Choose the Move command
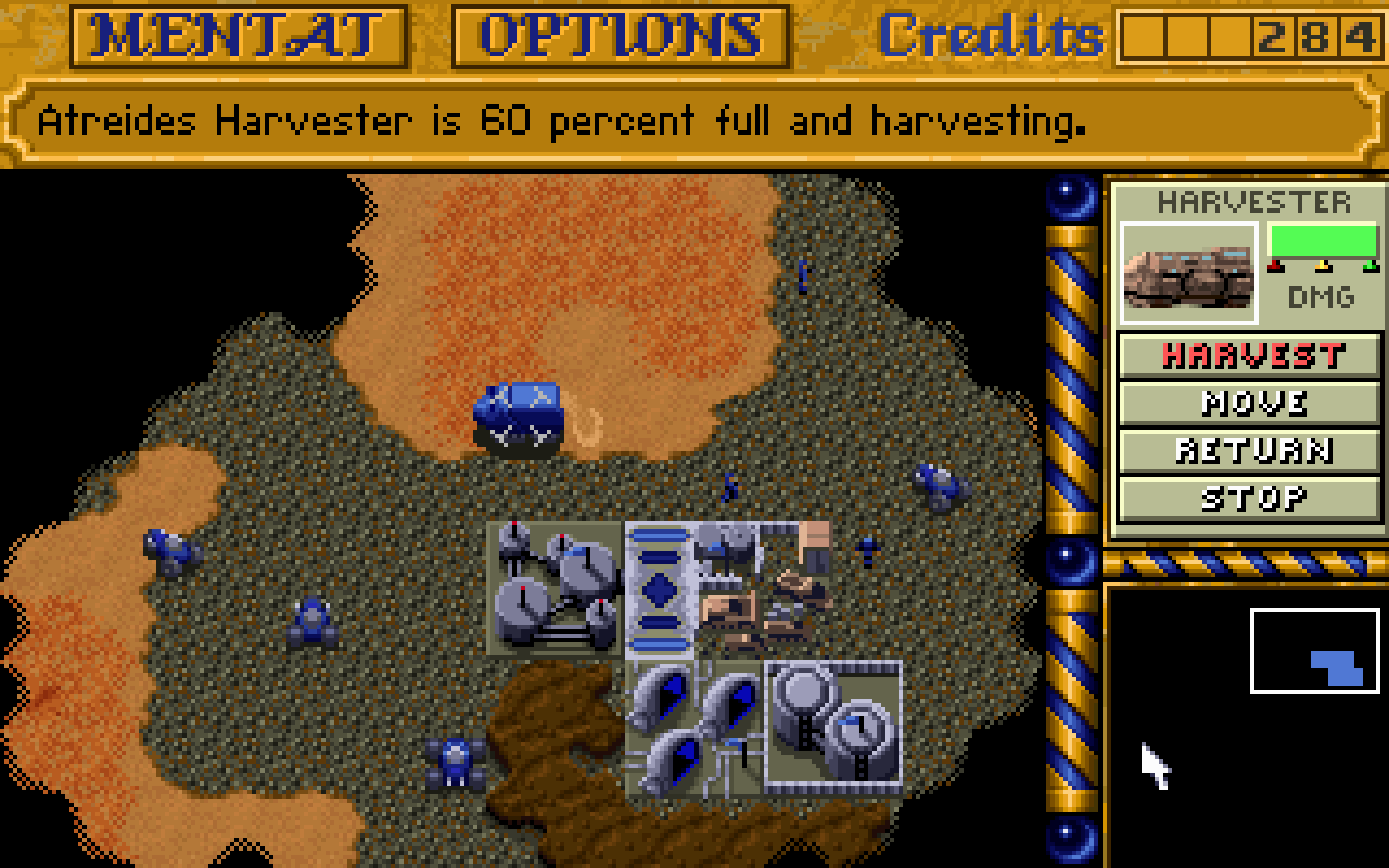 point(1250,403)
